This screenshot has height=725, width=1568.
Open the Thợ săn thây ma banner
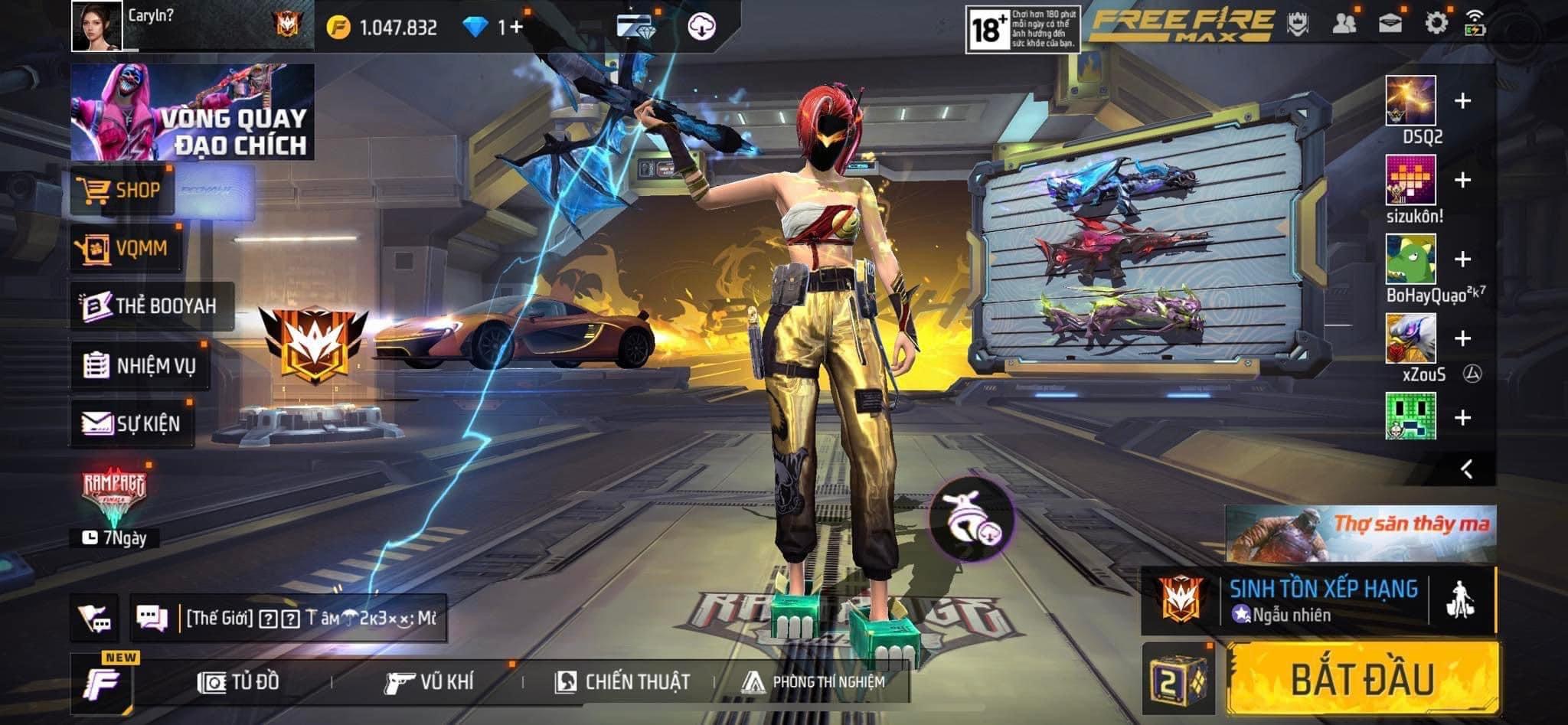[1361, 533]
